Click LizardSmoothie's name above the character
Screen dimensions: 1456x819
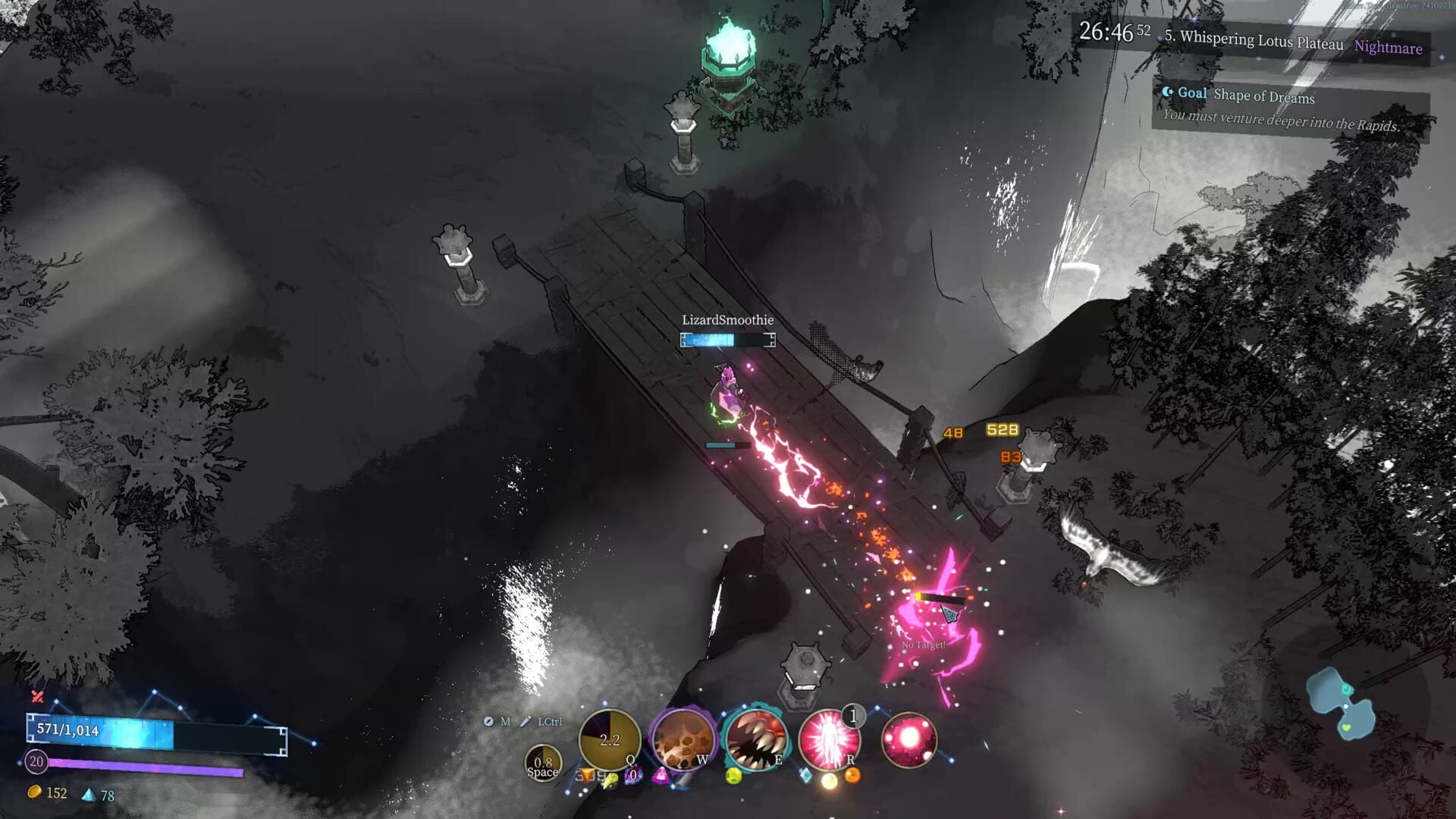[x=726, y=320]
